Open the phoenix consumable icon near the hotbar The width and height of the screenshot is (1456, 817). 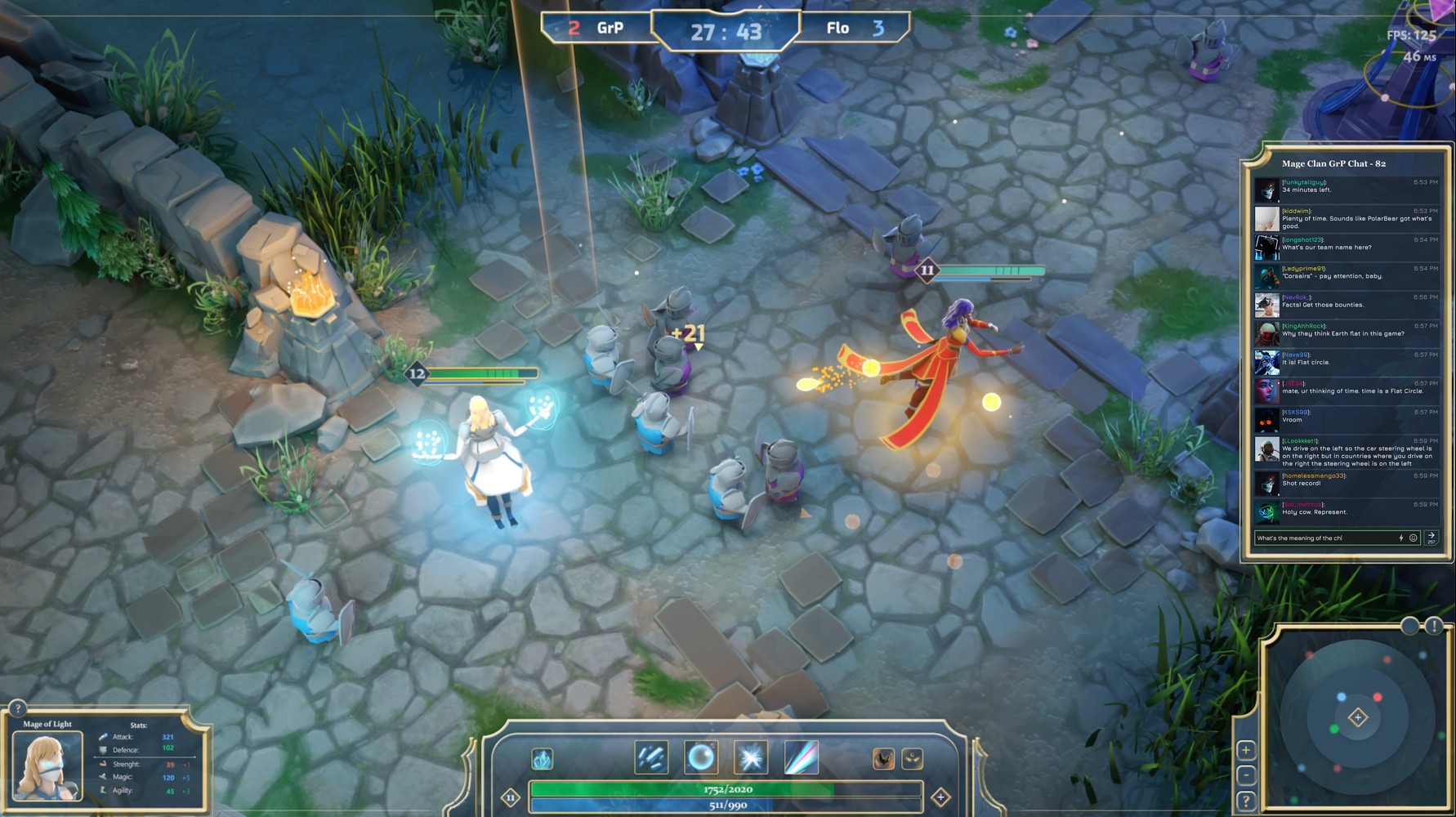(x=884, y=757)
